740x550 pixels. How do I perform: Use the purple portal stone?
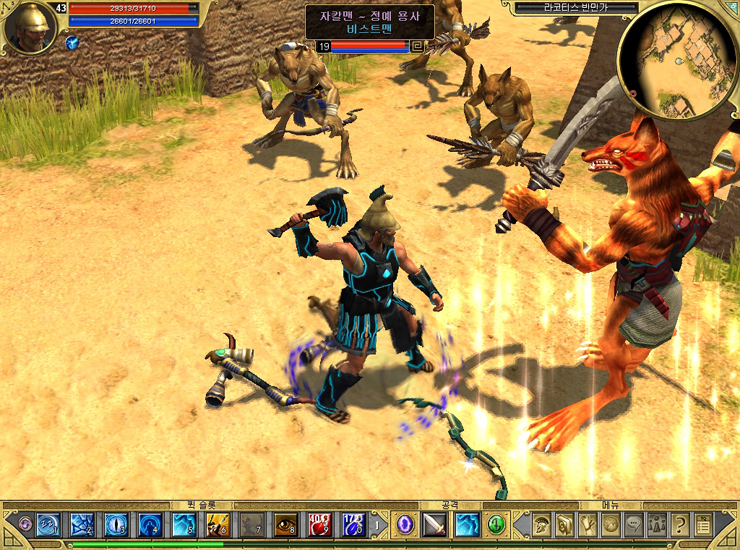(x=405, y=524)
